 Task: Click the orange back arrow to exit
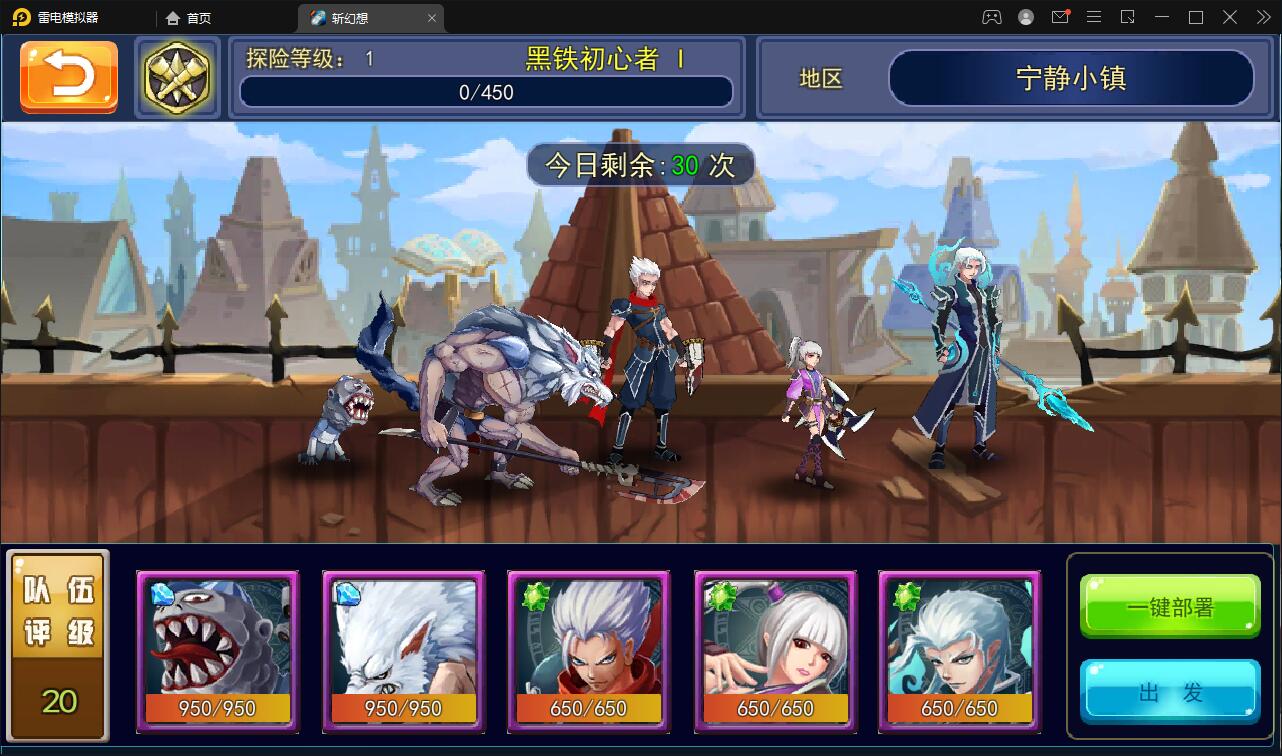(x=67, y=77)
